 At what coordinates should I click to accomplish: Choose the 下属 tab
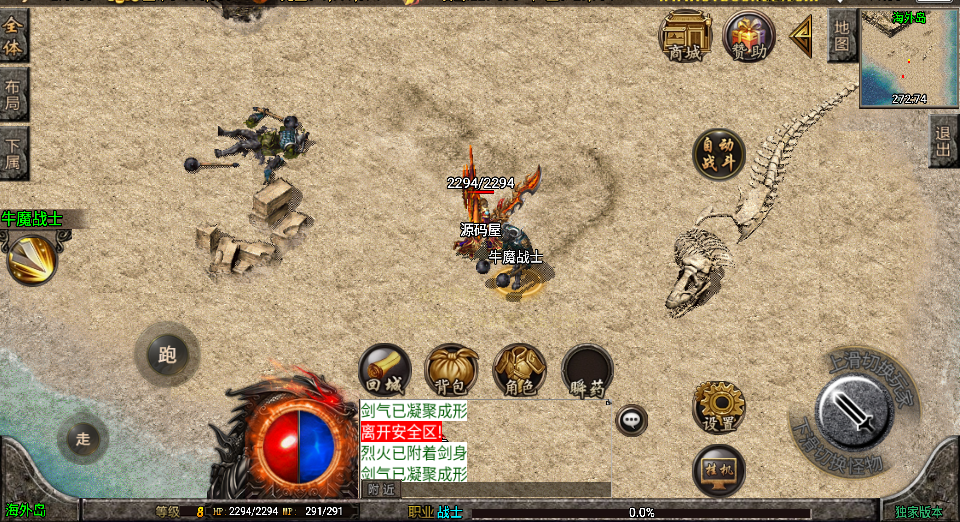point(13,153)
